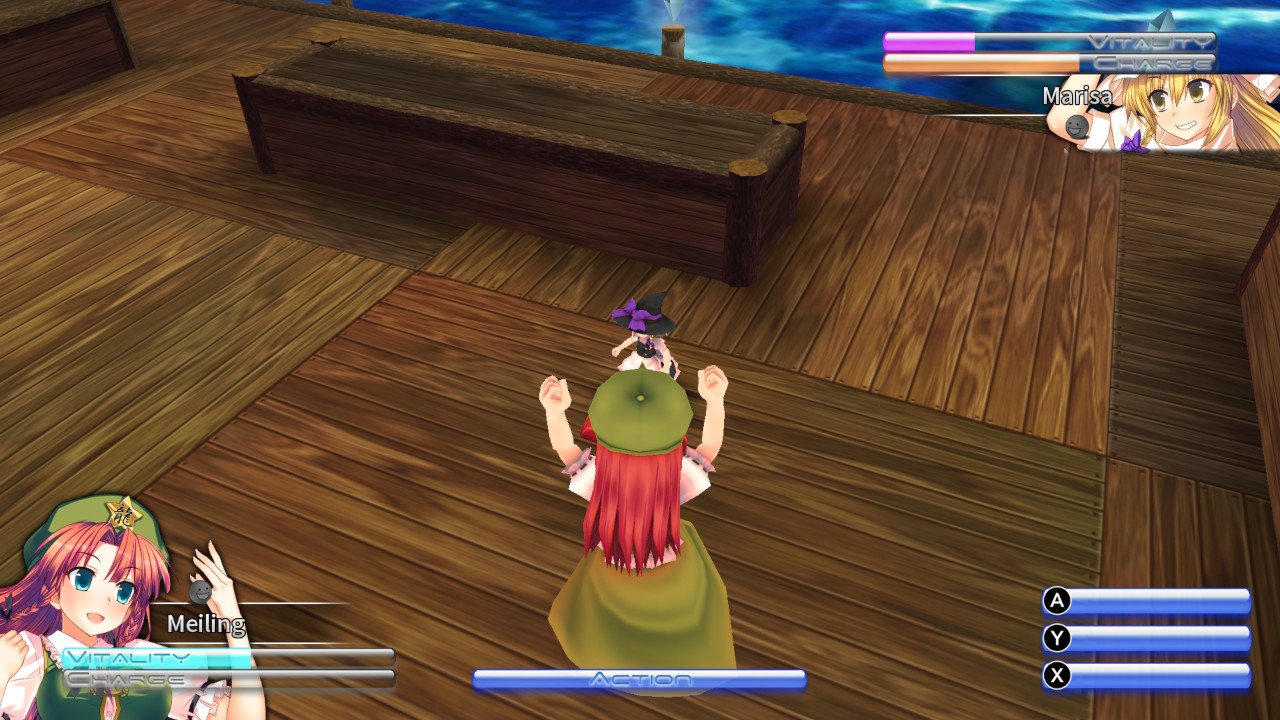The image size is (1280, 720).
Task: Click Marisa's magenta Vitality gauge
Action: click(930, 42)
